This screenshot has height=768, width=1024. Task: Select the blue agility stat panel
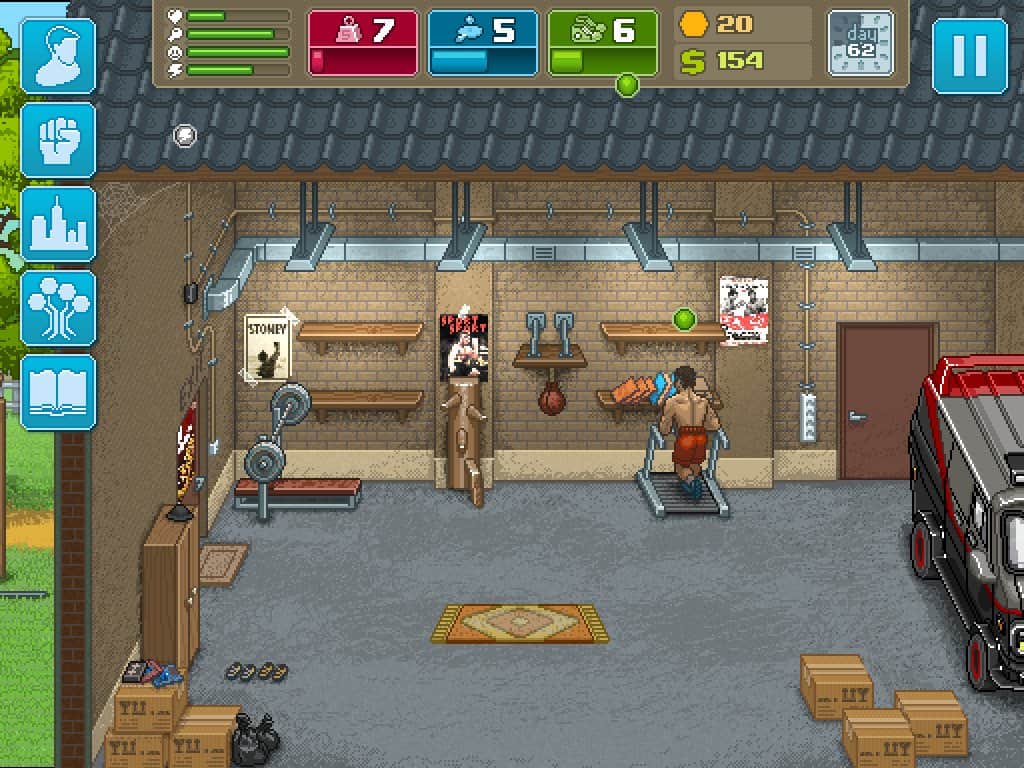coord(483,43)
